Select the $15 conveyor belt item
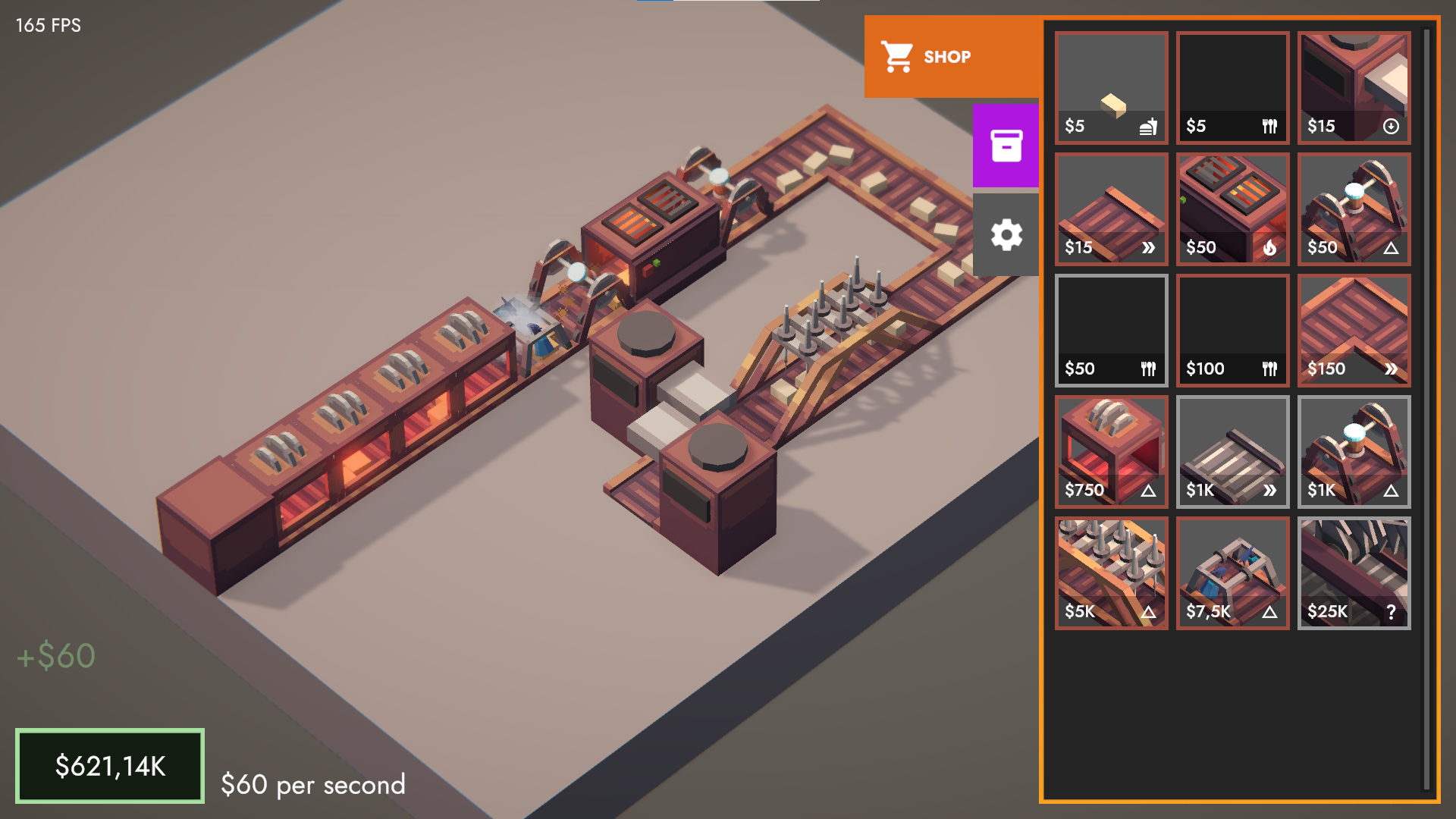1456x819 pixels. click(1110, 209)
